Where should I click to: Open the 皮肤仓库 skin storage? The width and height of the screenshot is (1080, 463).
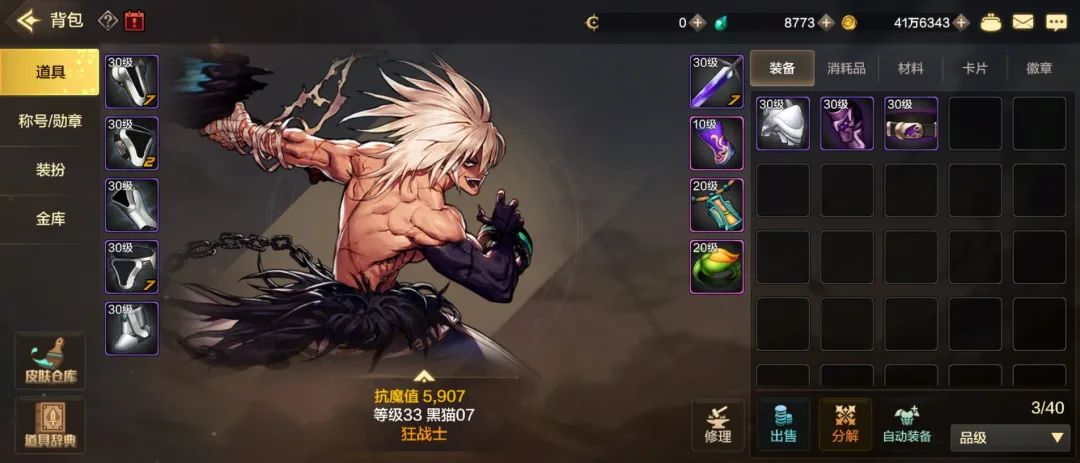coord(50,361)
